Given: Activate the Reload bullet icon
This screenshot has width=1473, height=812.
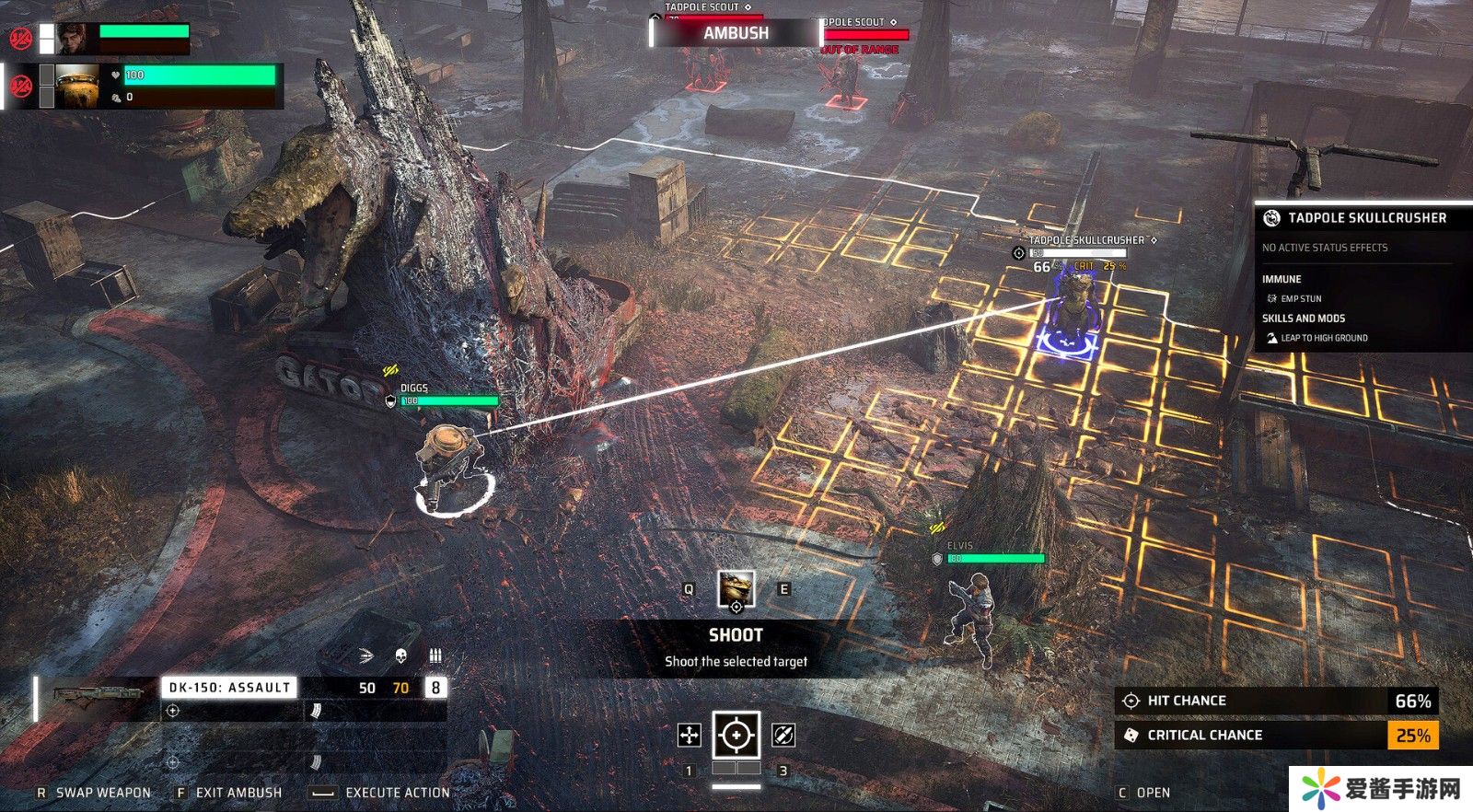Looking at the screenshot, I should 783,735.
